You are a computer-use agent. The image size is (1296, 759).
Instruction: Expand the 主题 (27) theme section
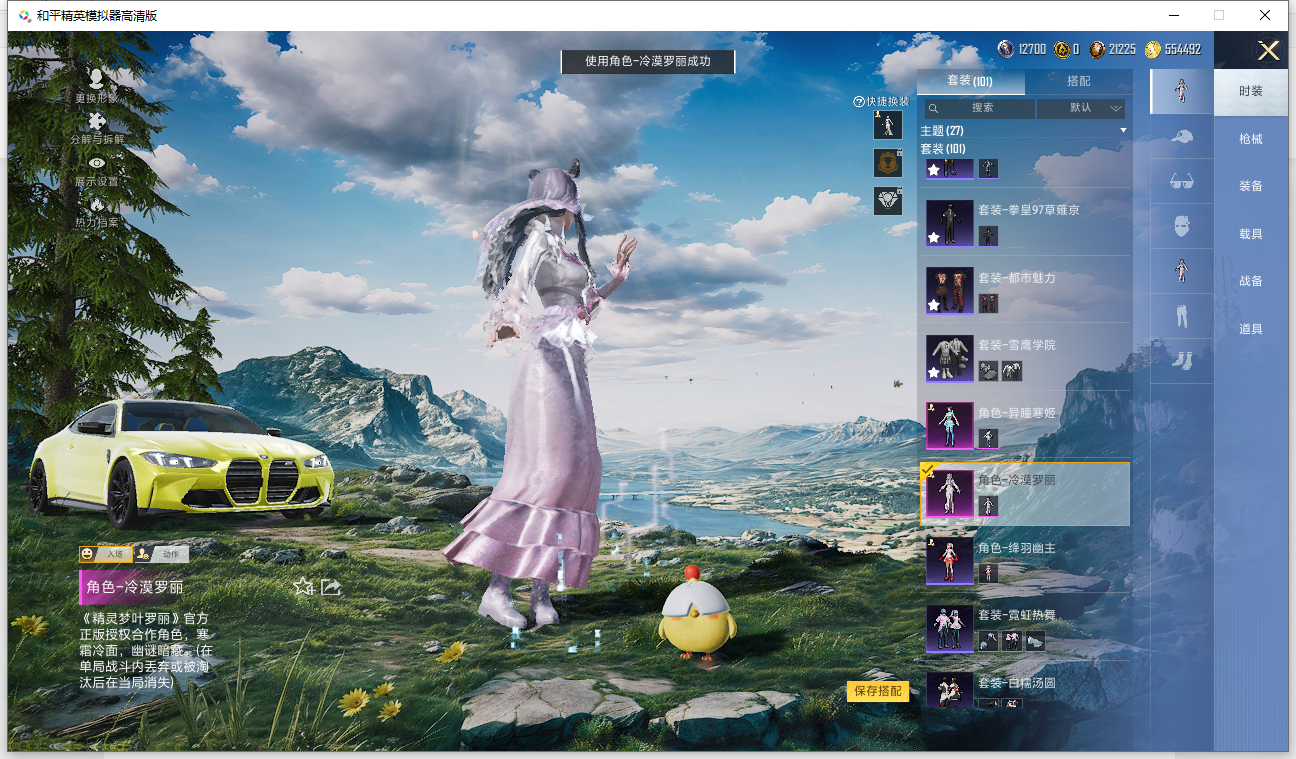[1024, 131]
